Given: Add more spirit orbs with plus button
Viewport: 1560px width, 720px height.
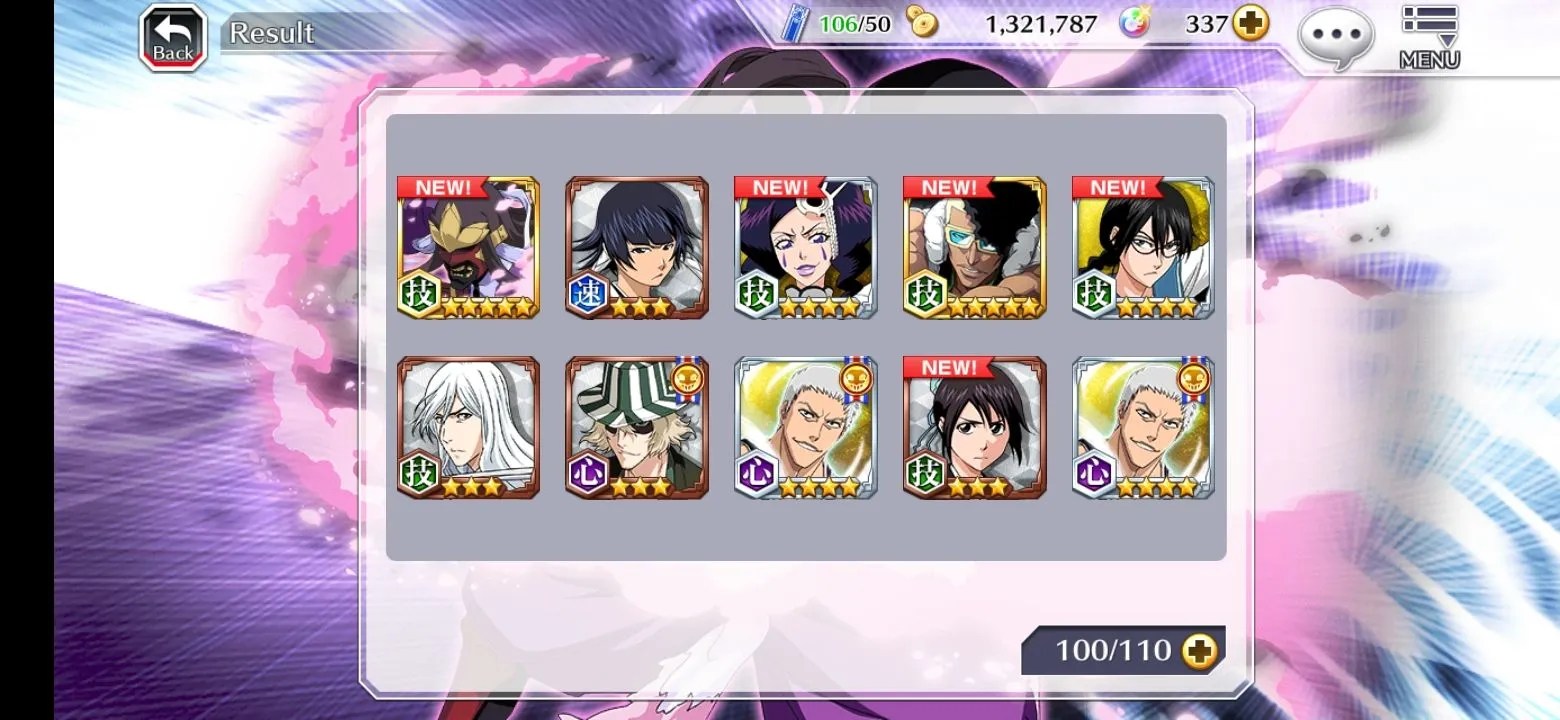Looking at the screenshot, I should tap(1250, 24).
